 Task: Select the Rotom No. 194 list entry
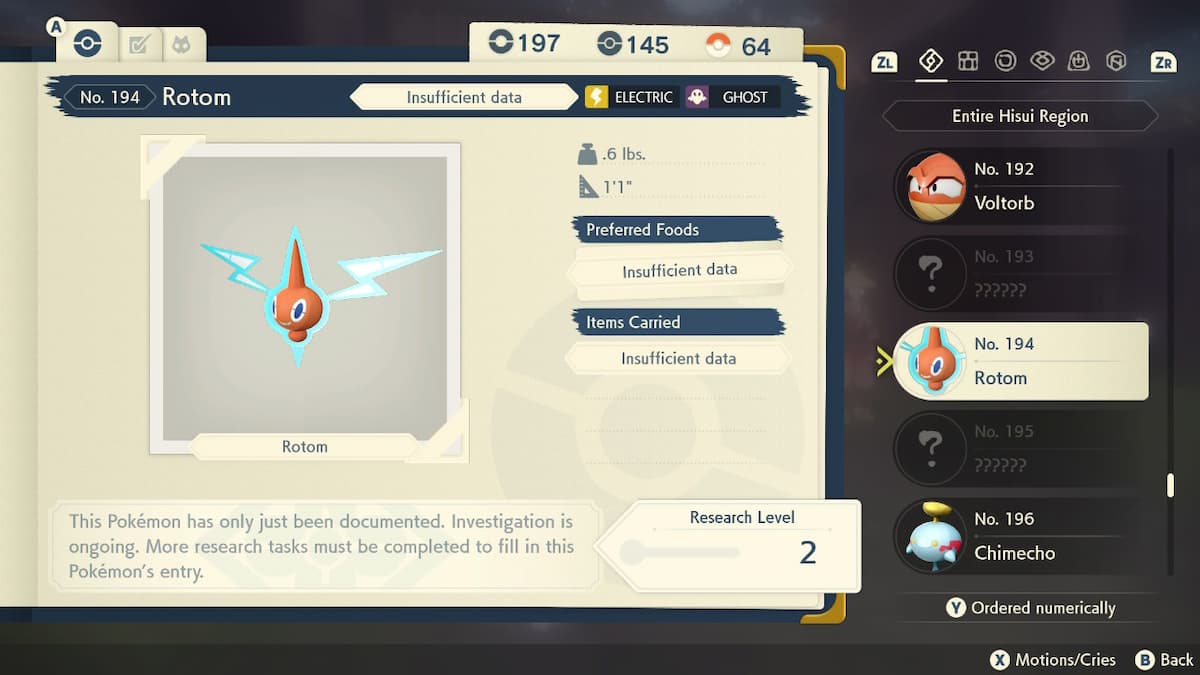tap(1019, 361)
